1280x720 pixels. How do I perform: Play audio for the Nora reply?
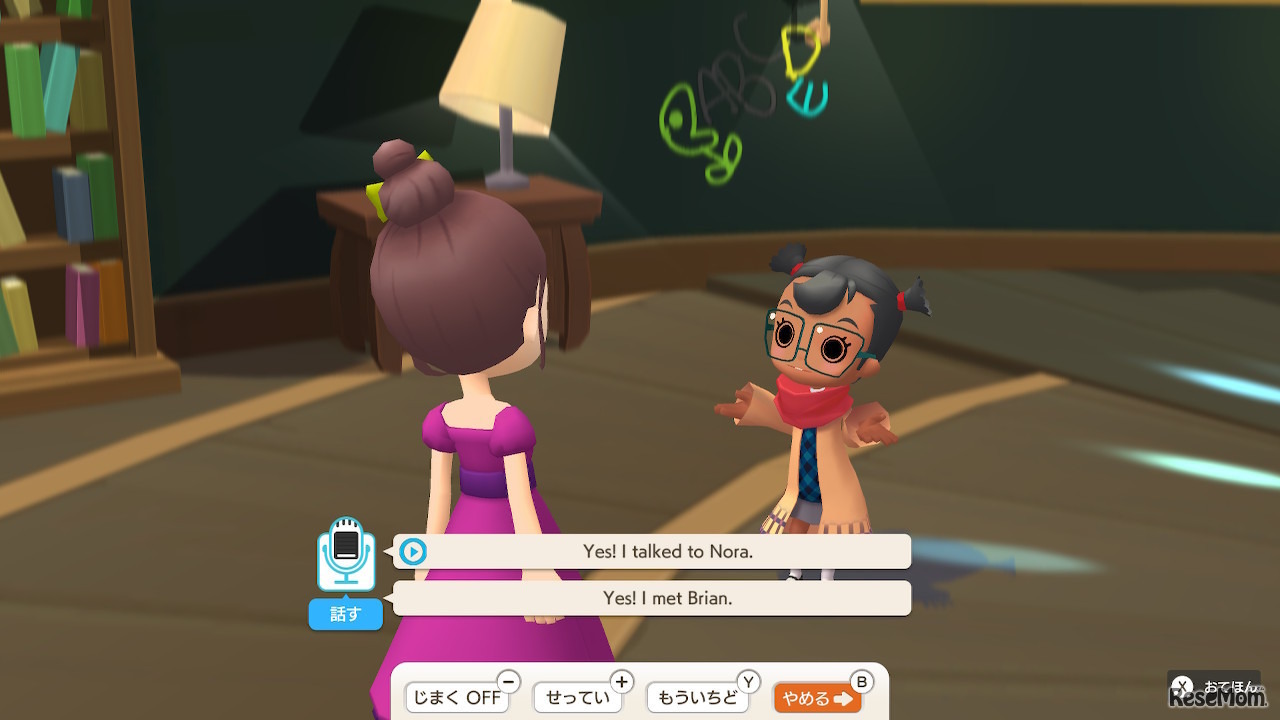(x=413, y=551)
